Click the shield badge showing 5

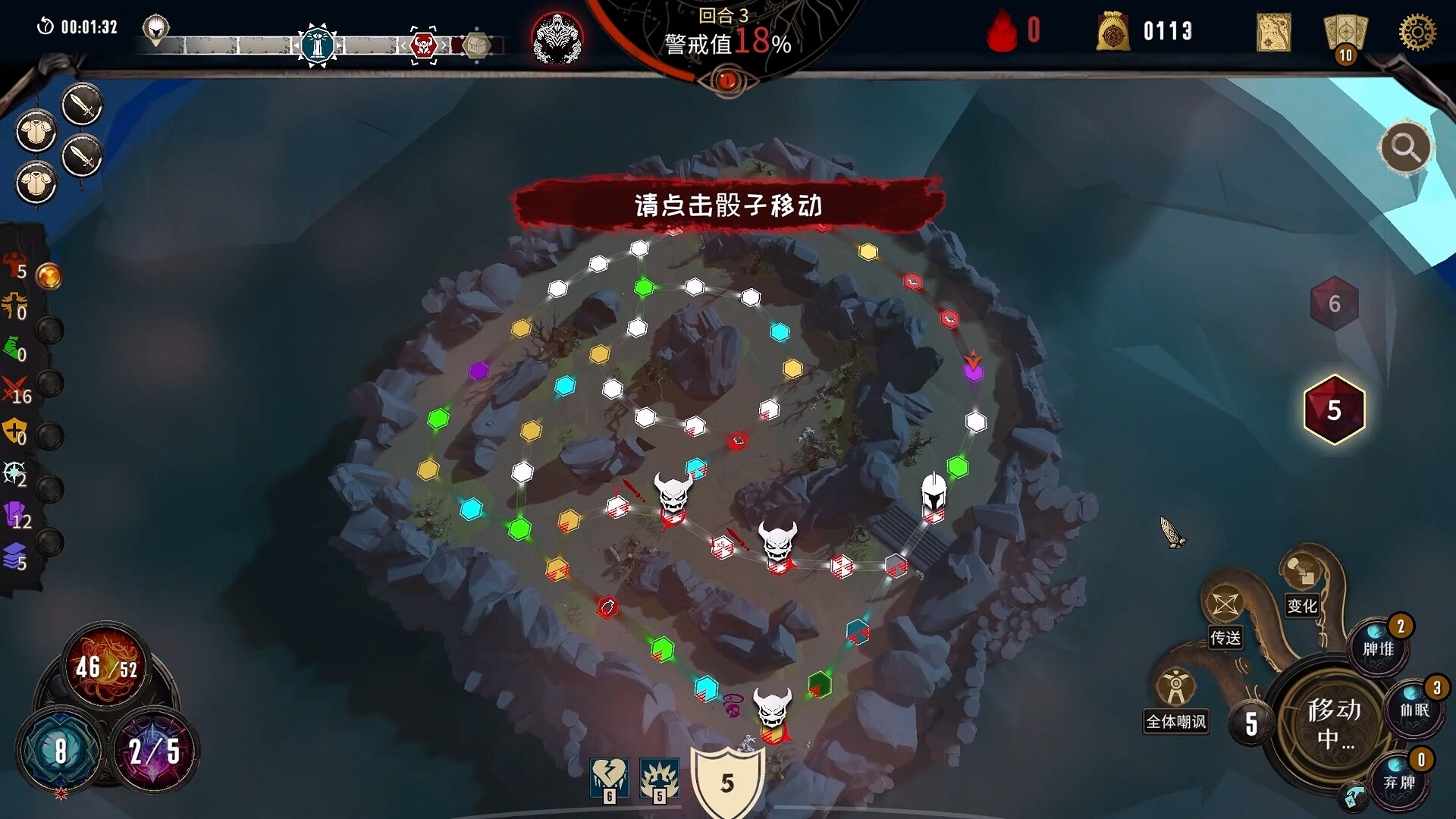(727, 781)
